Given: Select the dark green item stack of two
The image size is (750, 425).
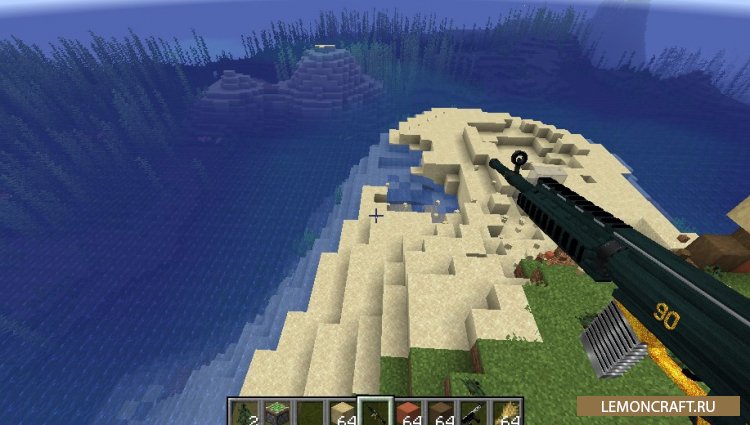Looking at the screenshot, I should coord(245,412).
